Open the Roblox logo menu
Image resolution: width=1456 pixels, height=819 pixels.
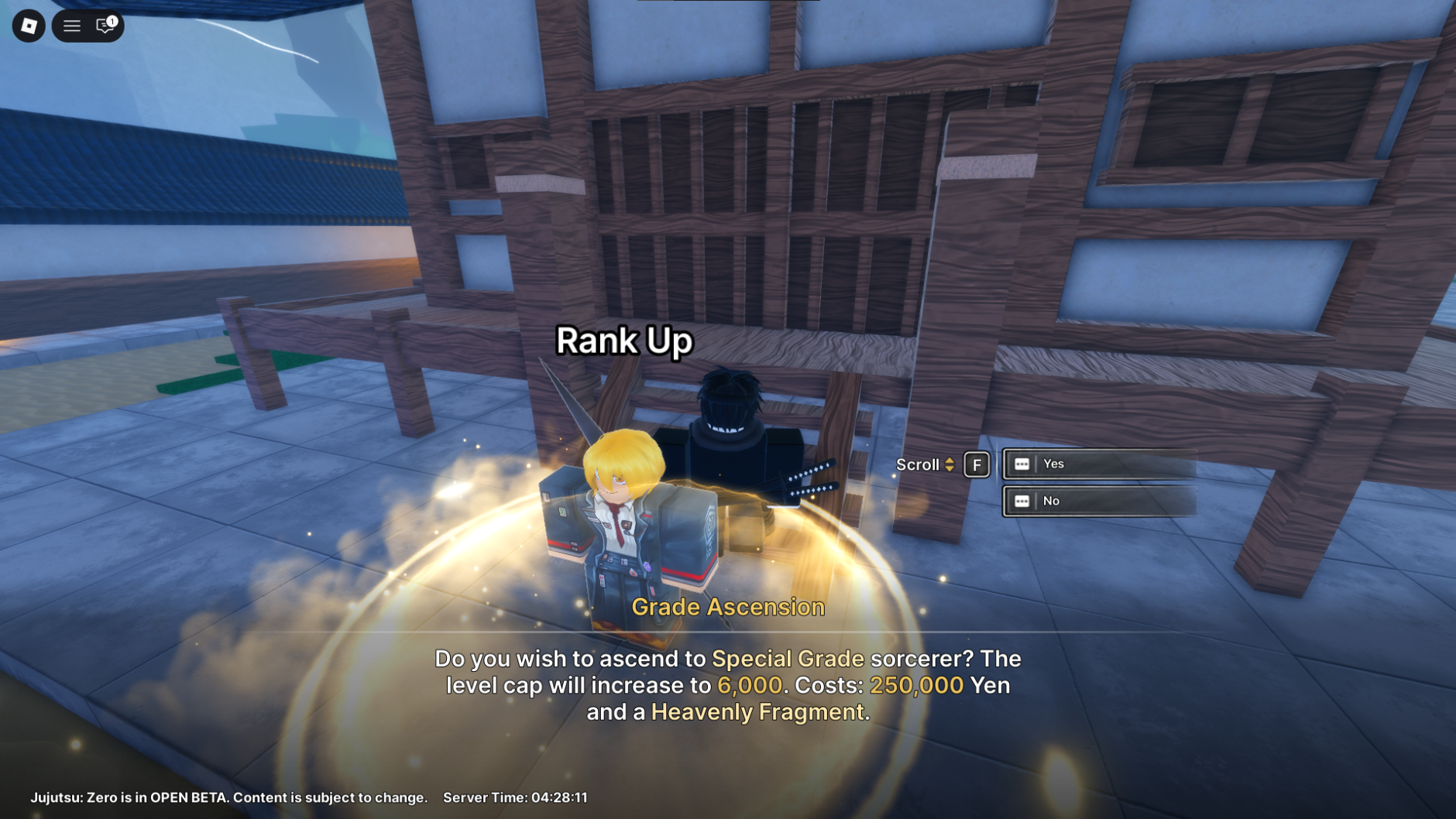[x=29, y=26]
